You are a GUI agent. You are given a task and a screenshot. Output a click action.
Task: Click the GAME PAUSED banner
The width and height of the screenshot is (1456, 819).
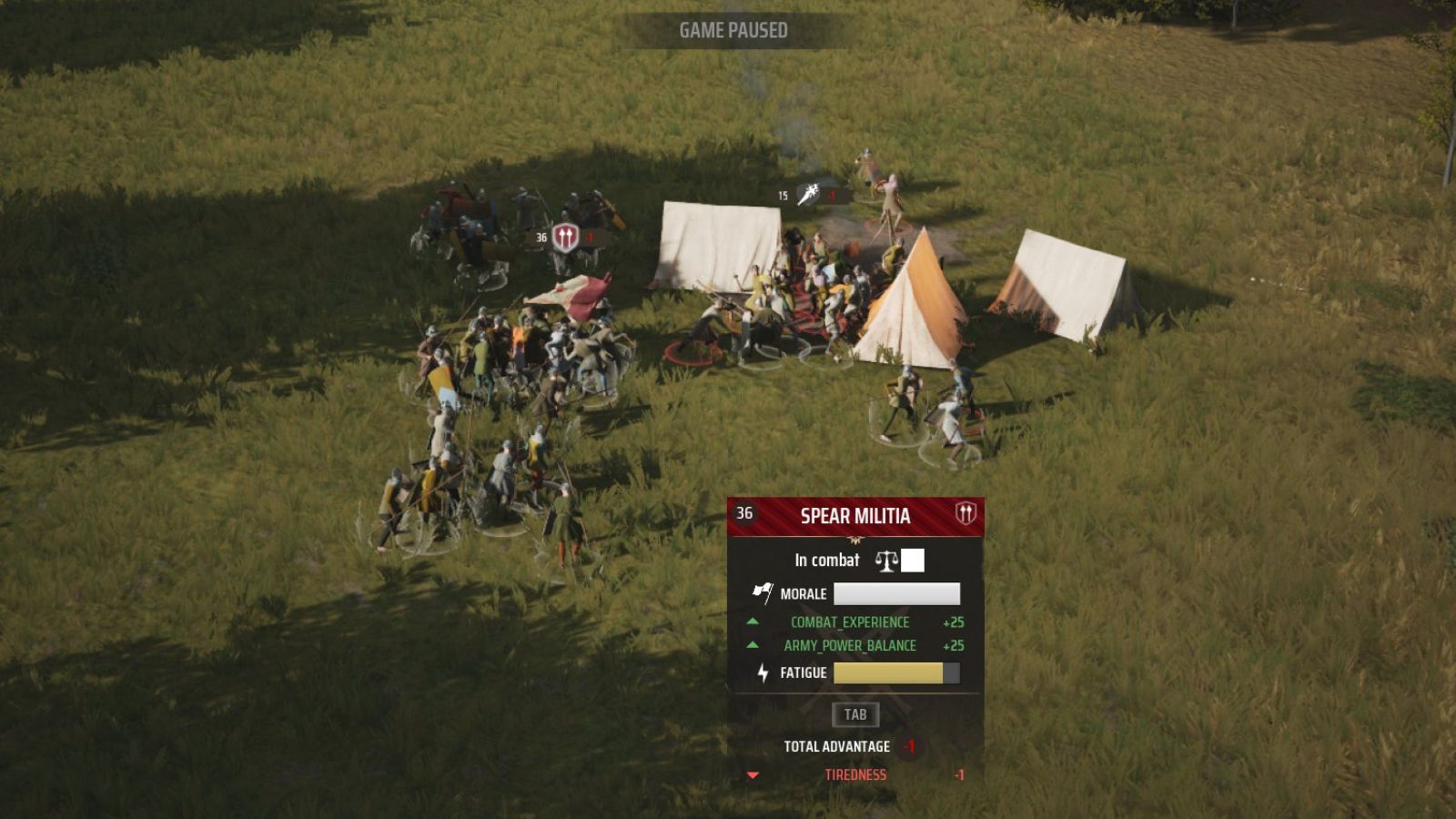[733, 28]
